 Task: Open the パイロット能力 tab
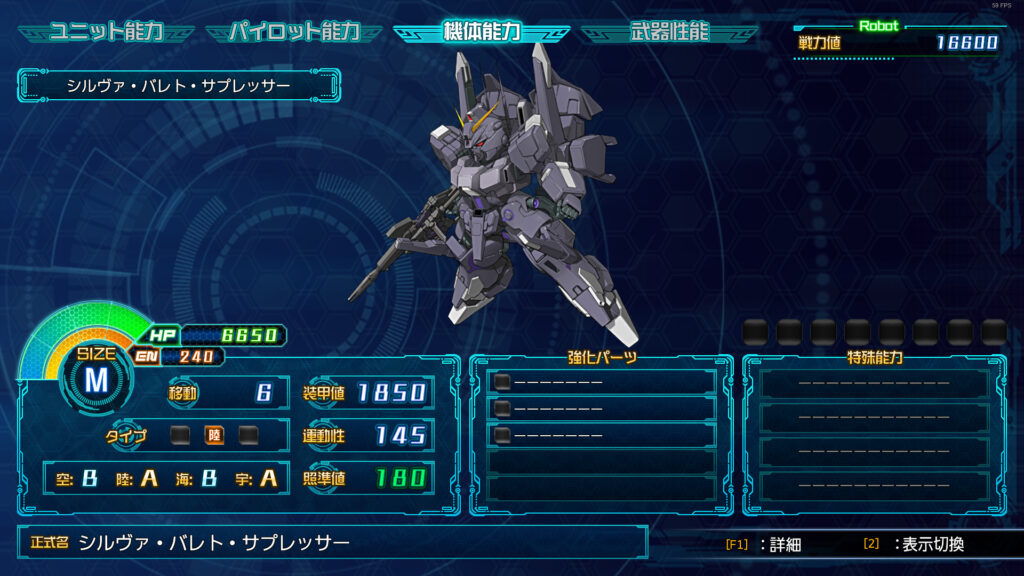coord(294,32)
